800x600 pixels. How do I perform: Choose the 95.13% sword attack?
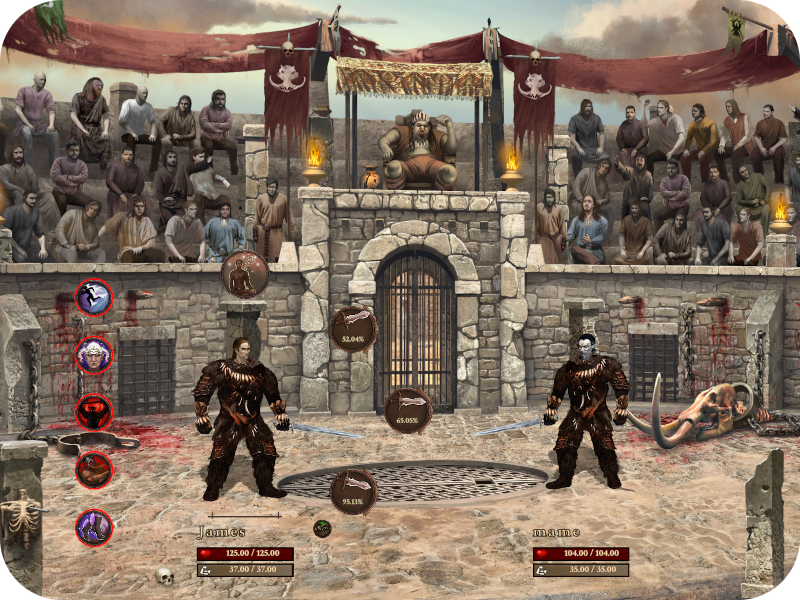(354, 491)
